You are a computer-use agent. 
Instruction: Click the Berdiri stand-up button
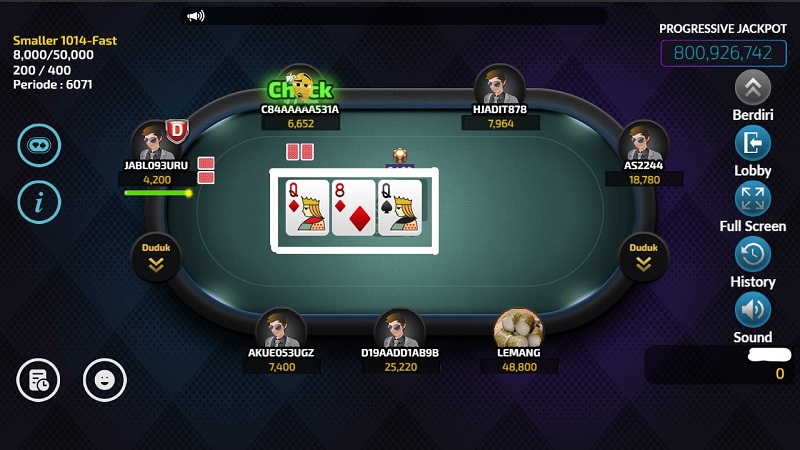(753, 87)
